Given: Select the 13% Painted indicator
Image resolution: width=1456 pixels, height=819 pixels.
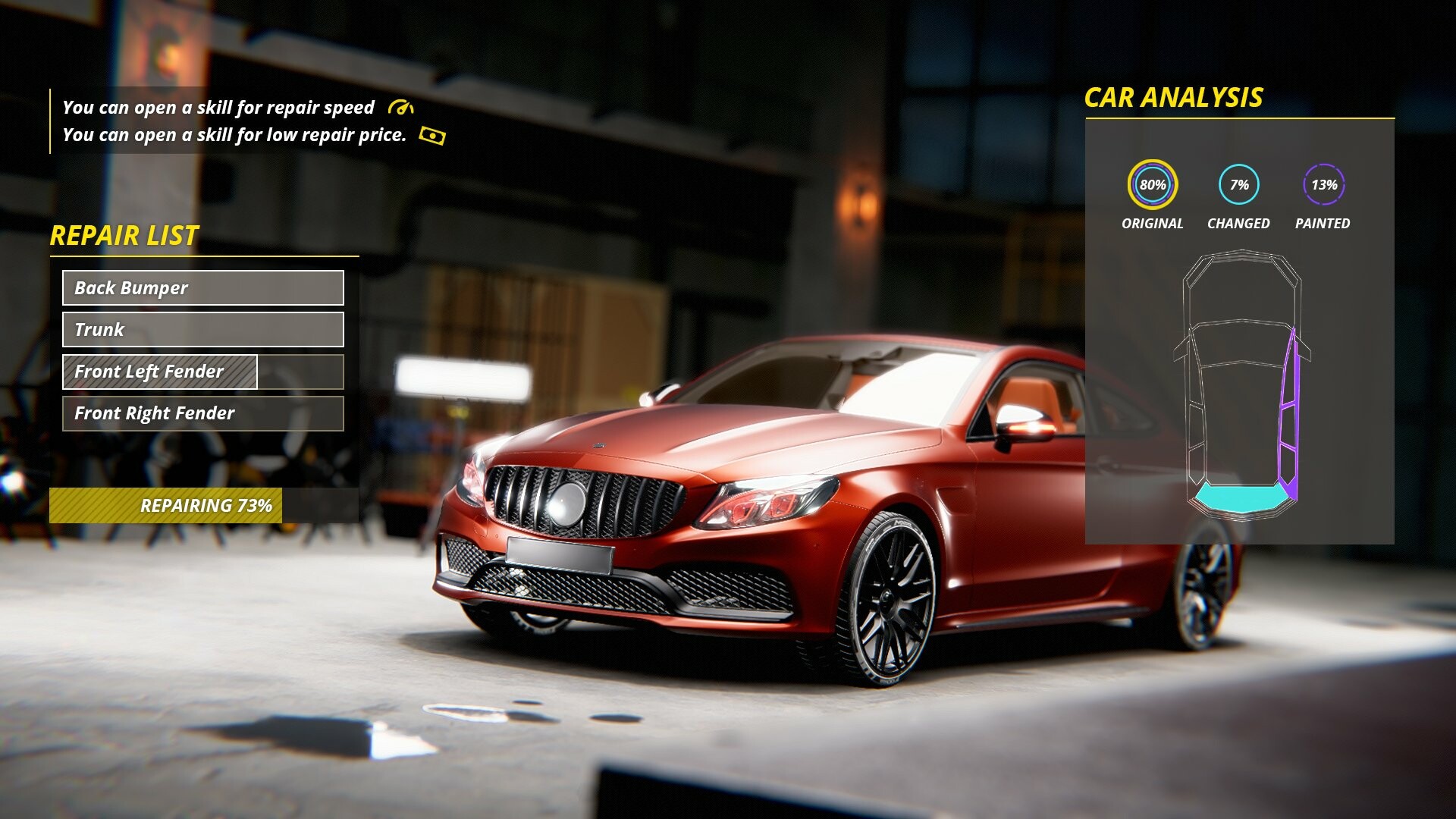Looking at the screenshot, I should point(1325,184).
